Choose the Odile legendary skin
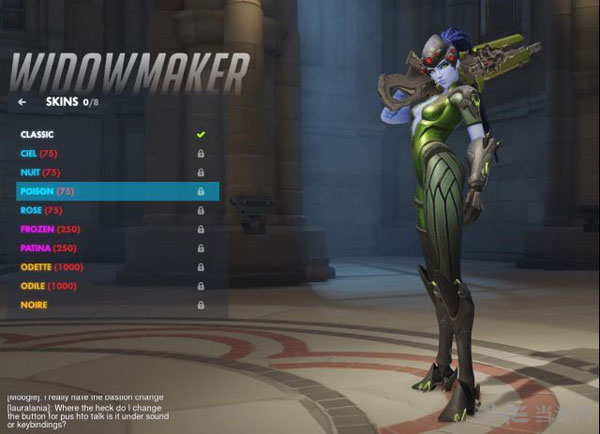 pyautogui.click(x=48, y=286)
